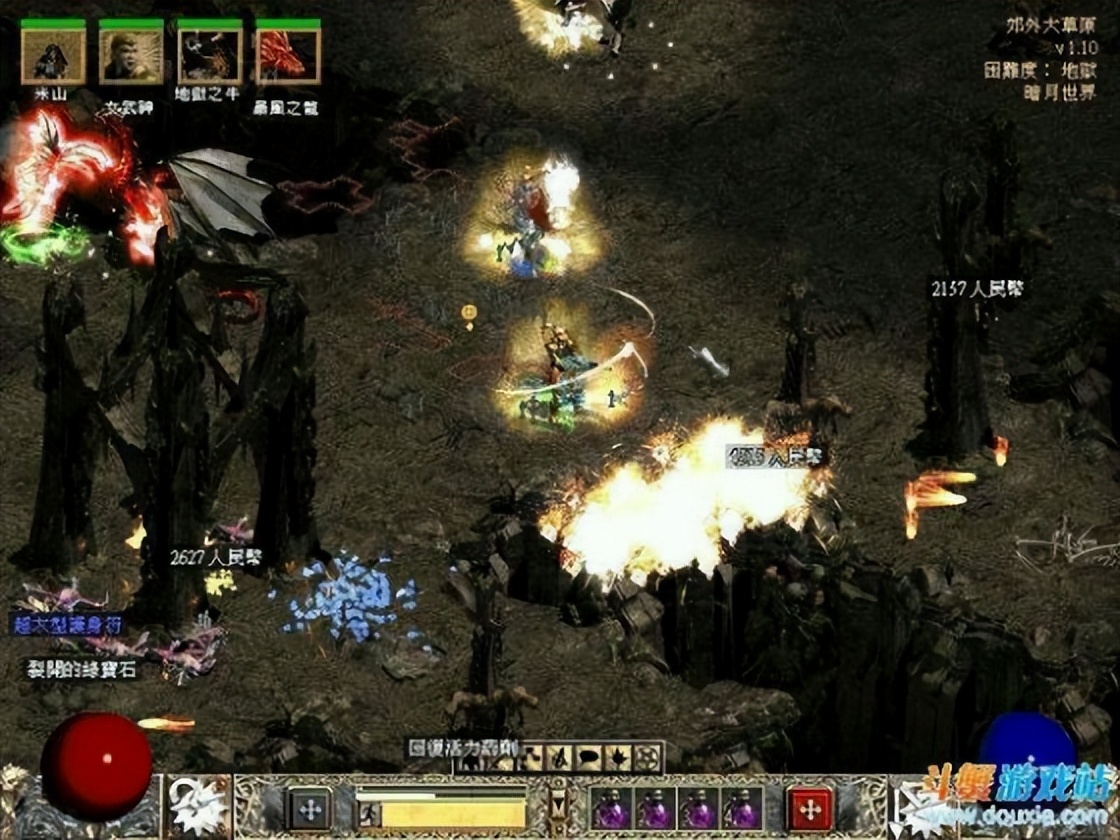Select the 米山 party portrait
1120x840 pixels.
click(53, 56)
